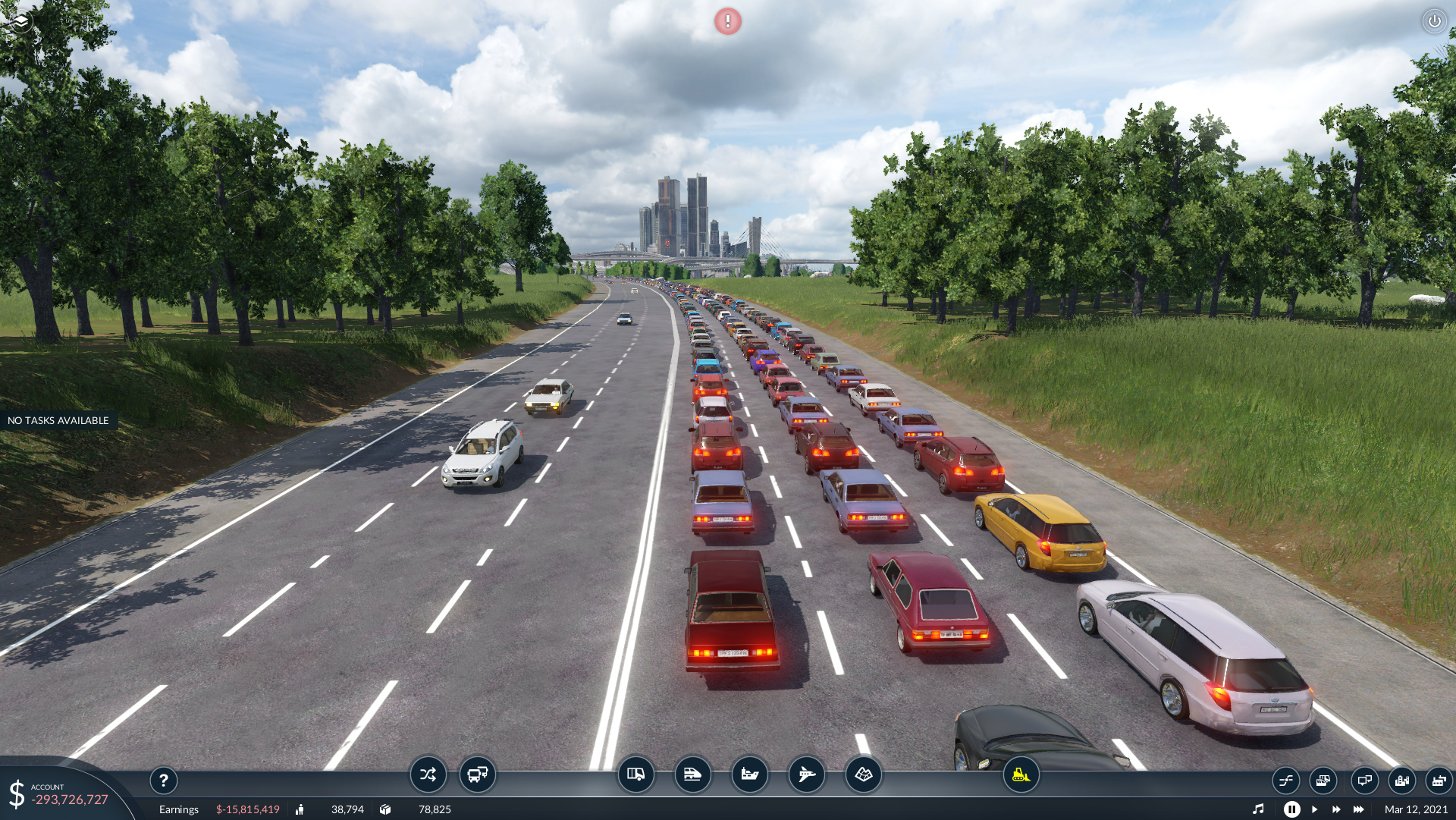Open the air construction airplane menu

click(806, 774)
